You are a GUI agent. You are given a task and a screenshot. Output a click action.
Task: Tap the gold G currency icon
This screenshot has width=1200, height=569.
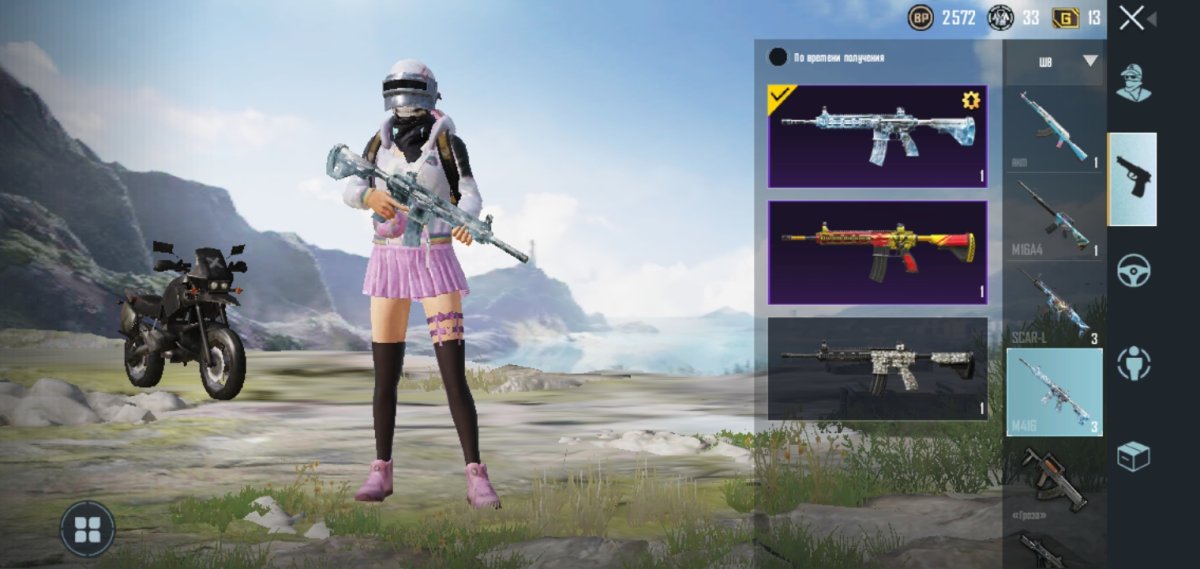tap(1065, 18)
